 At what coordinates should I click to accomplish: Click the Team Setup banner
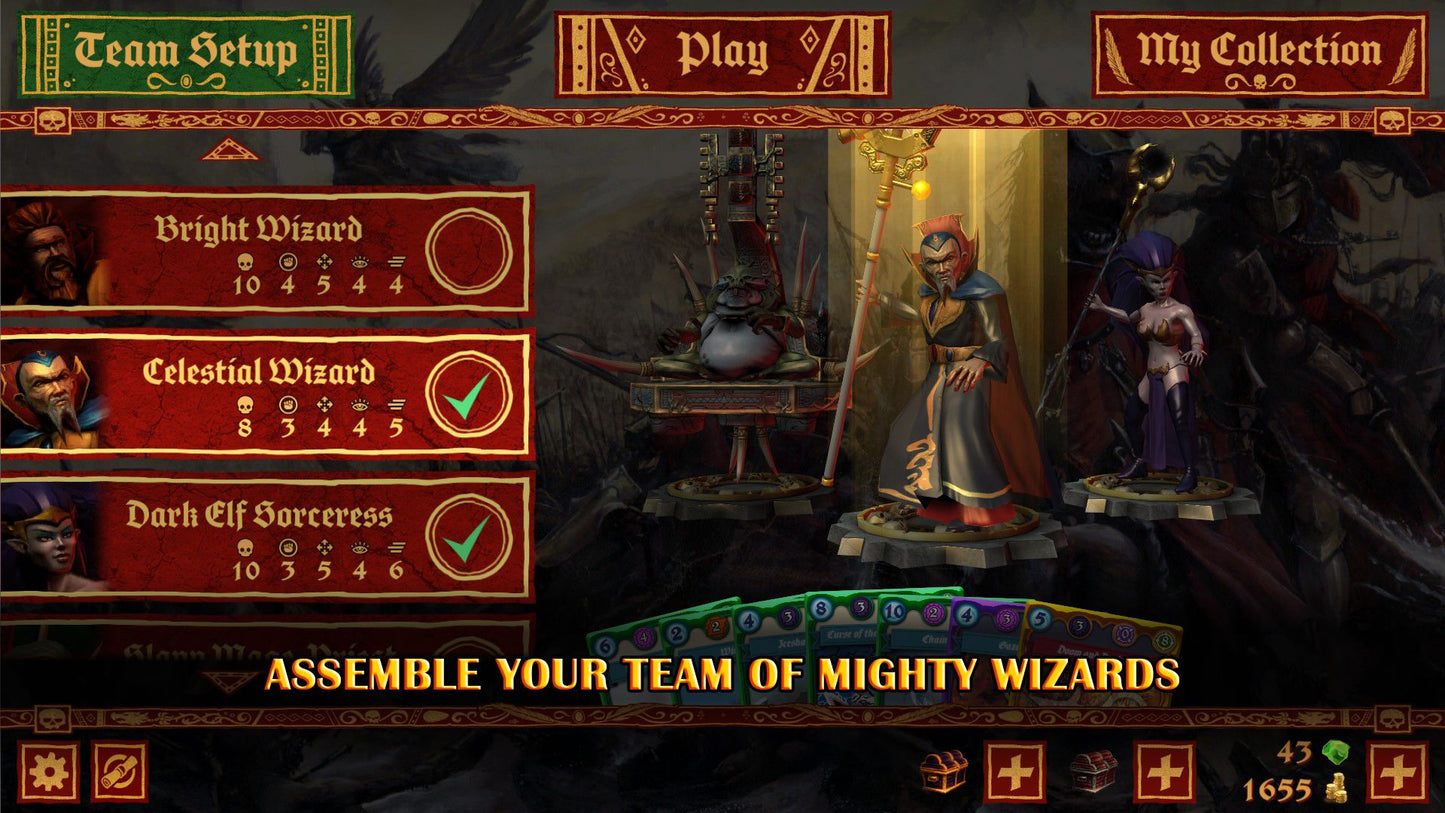click(188, 48)
